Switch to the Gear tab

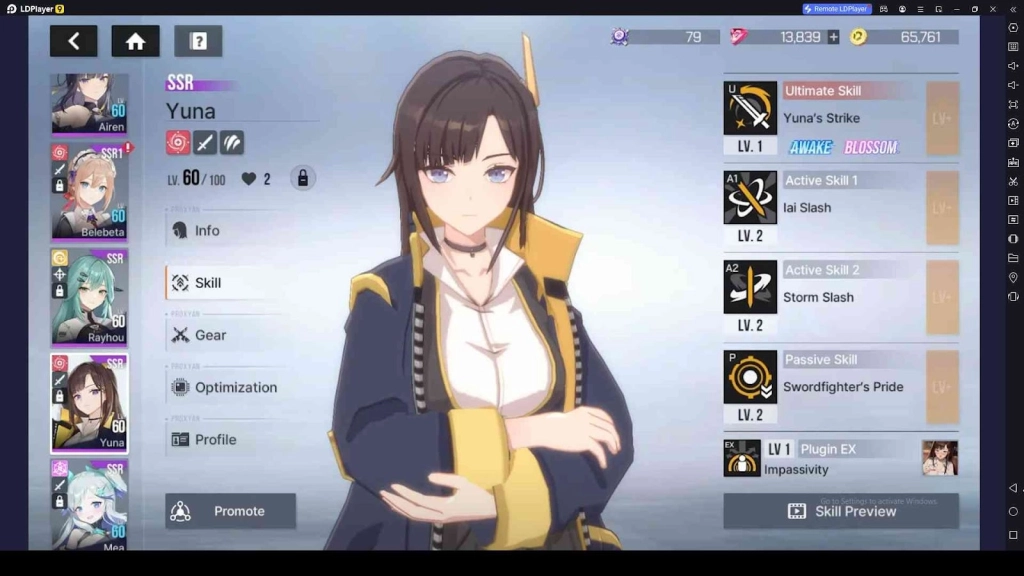pos(209,335)
